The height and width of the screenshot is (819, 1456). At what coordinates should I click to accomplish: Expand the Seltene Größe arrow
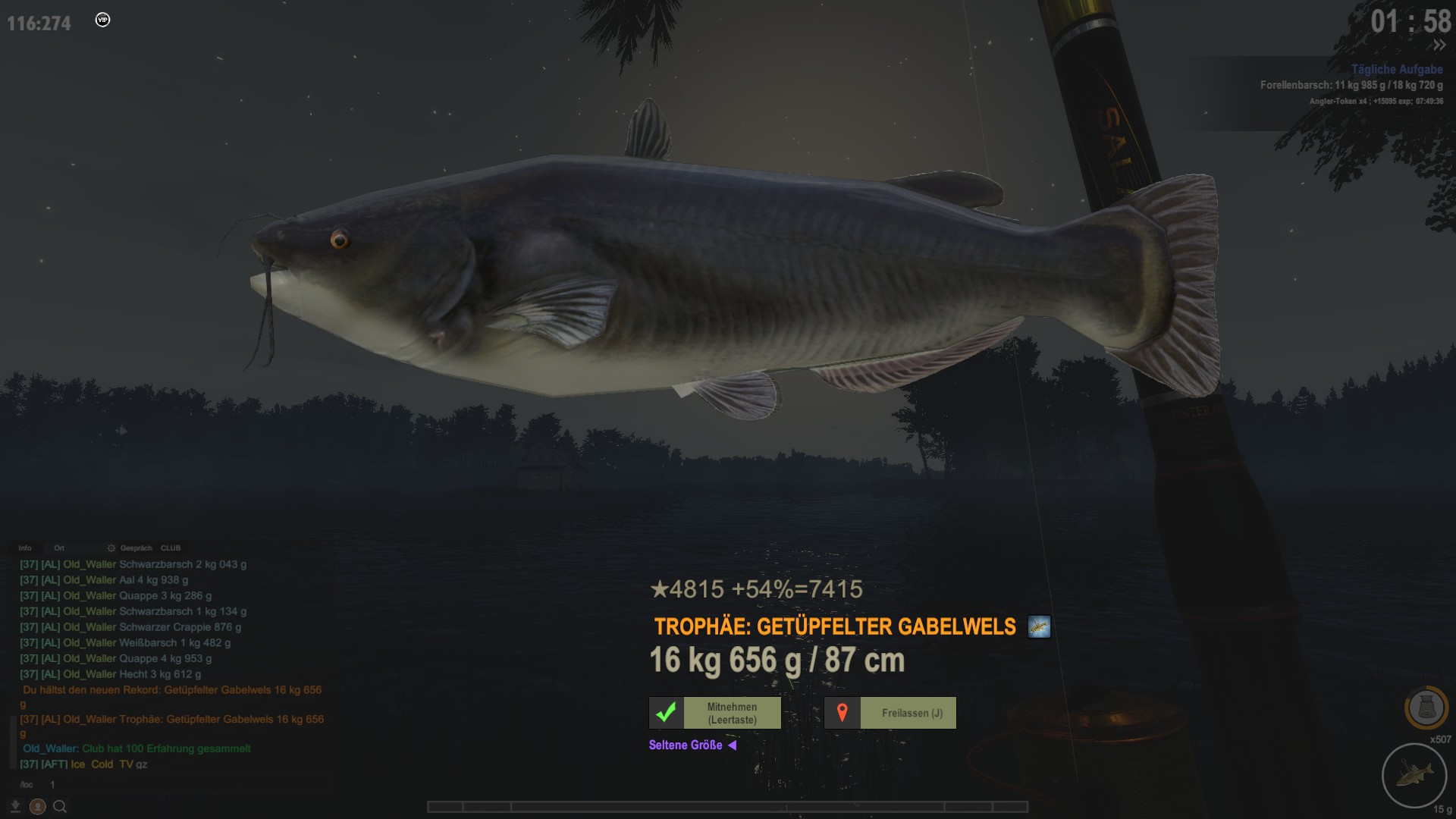click(x=732, y=745)
